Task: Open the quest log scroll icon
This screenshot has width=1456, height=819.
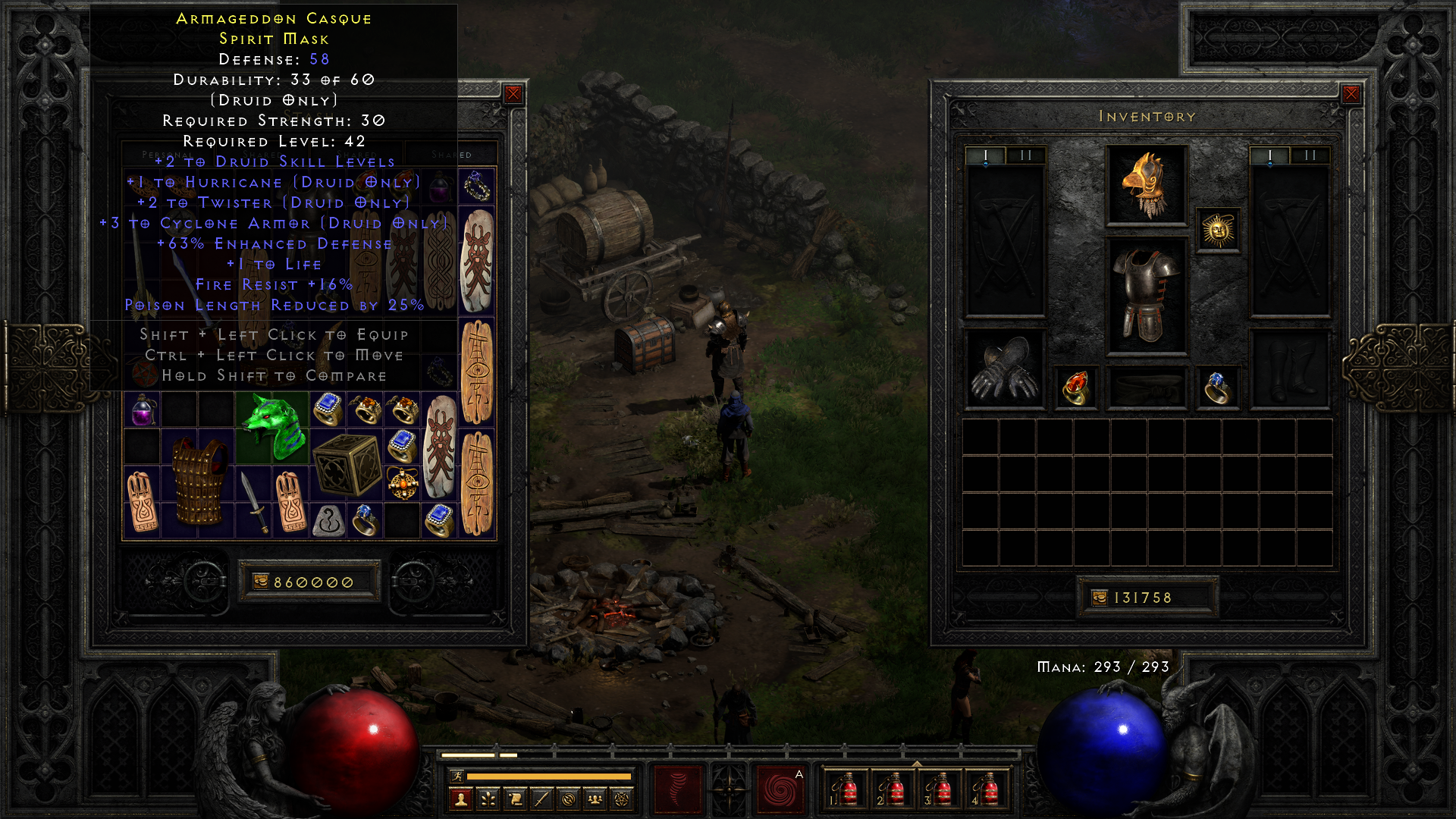Action: pyautogui.click(x=516, y=800)
